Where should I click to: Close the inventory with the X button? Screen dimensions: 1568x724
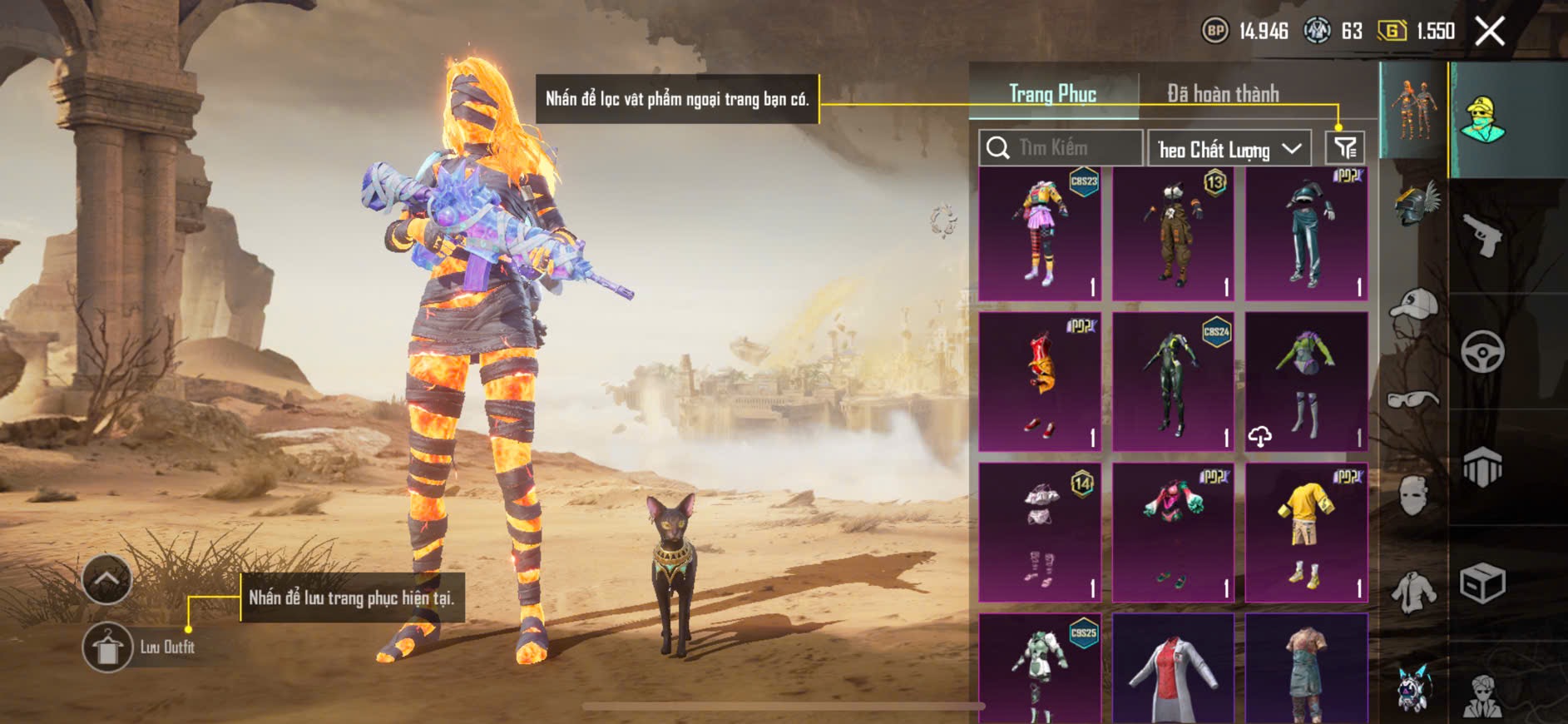[1490, 32]
